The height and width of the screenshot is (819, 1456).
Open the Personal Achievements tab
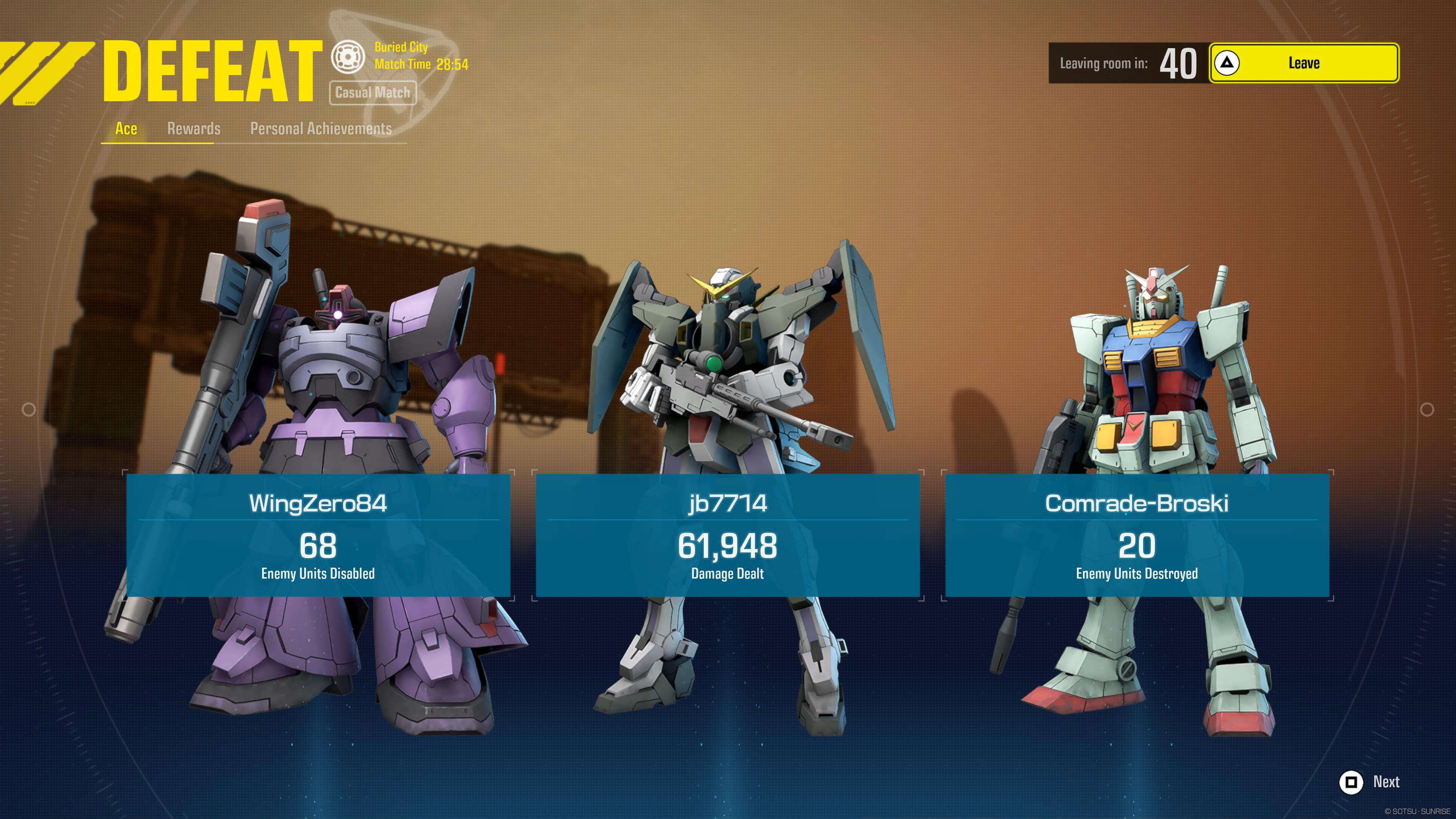click(320, 129)
